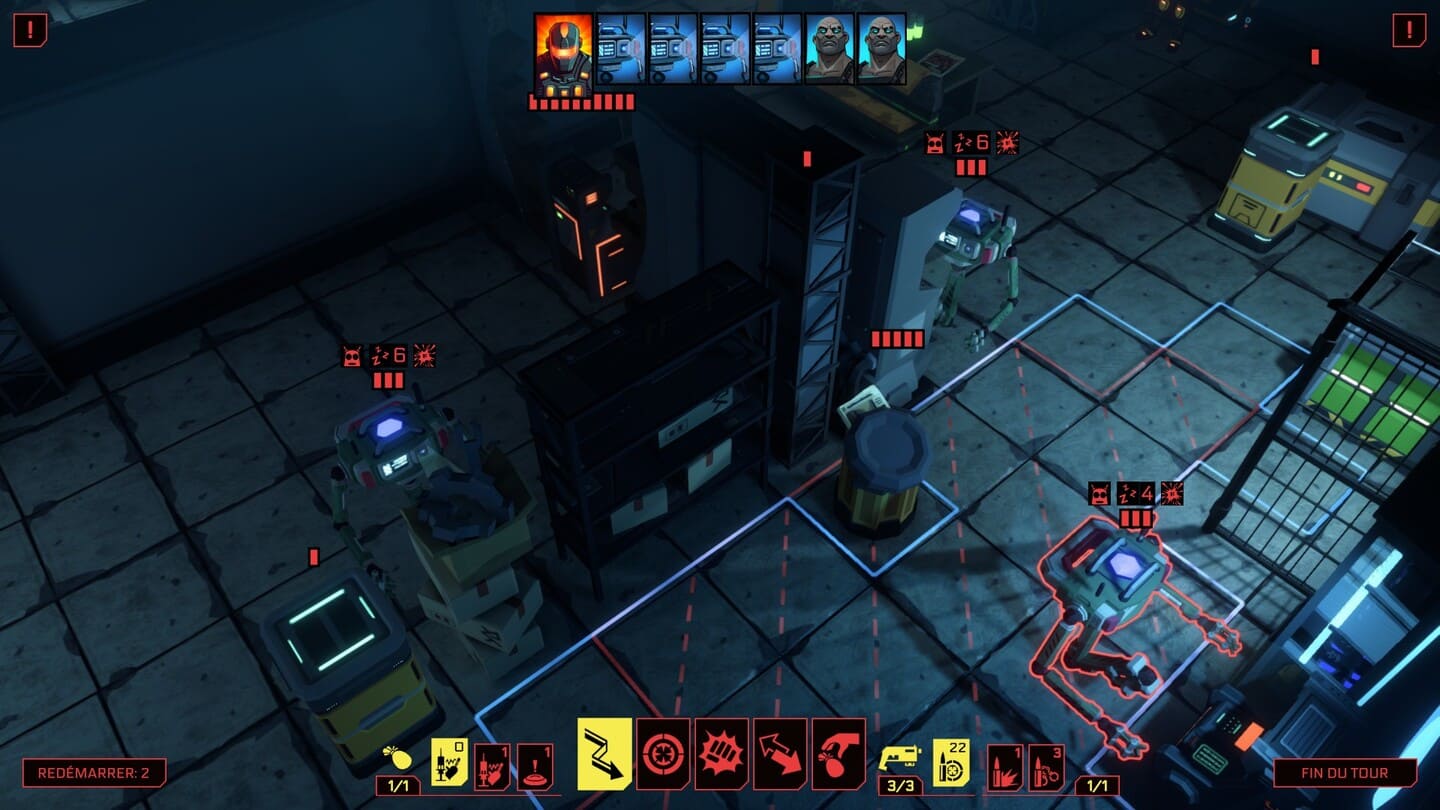The height and width of the screenshot is (810, 1440).
Task: Select the hand throwing grenade ability
Action: pyautogui.click(x=838, y=753)
